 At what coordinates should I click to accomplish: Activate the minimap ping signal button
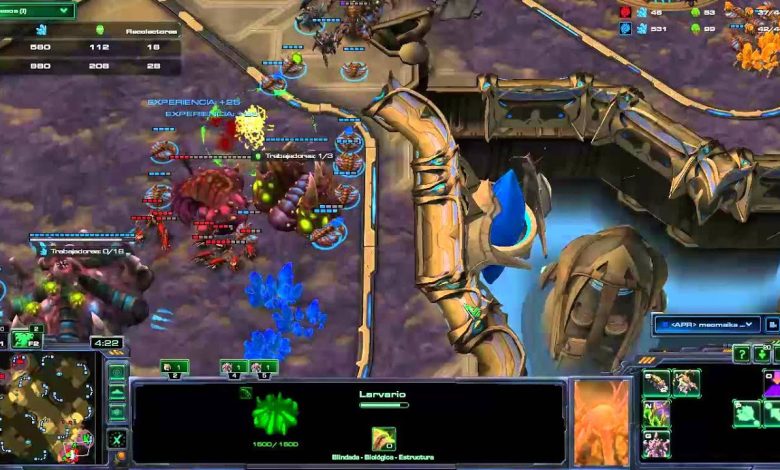click(x=117, y=372)
